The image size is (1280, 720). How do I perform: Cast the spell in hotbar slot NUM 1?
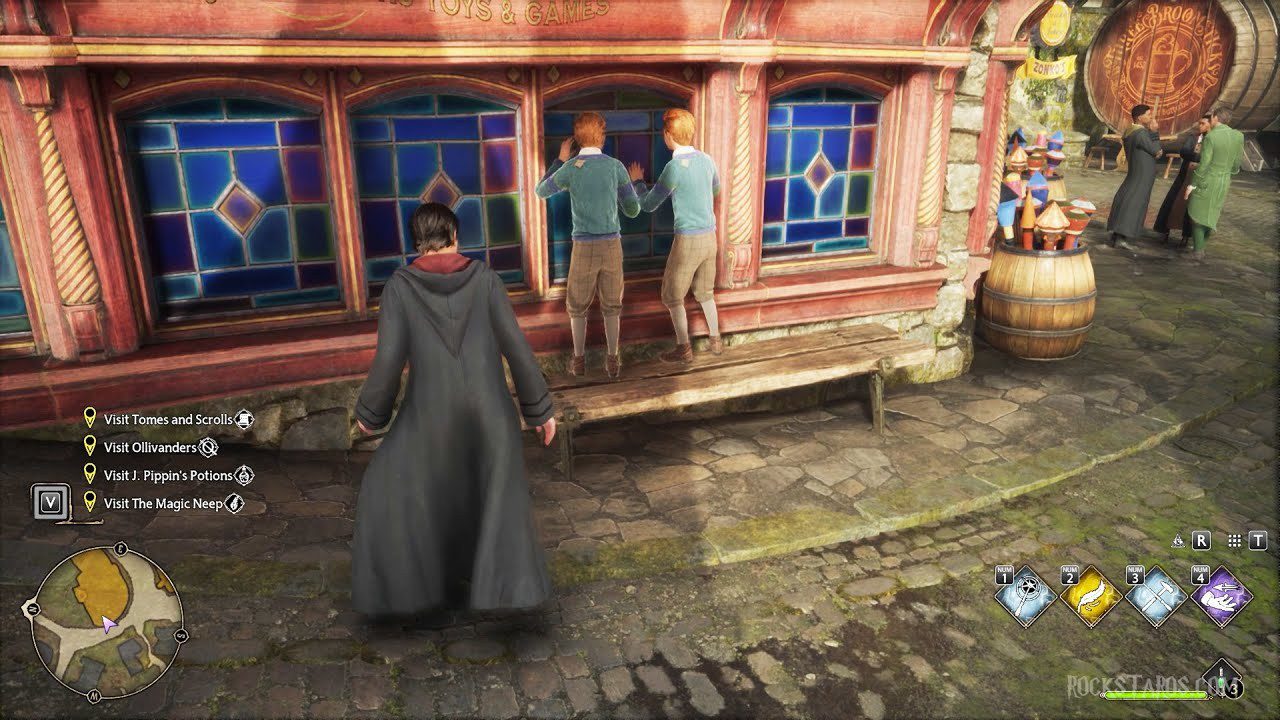[1025, 595]
